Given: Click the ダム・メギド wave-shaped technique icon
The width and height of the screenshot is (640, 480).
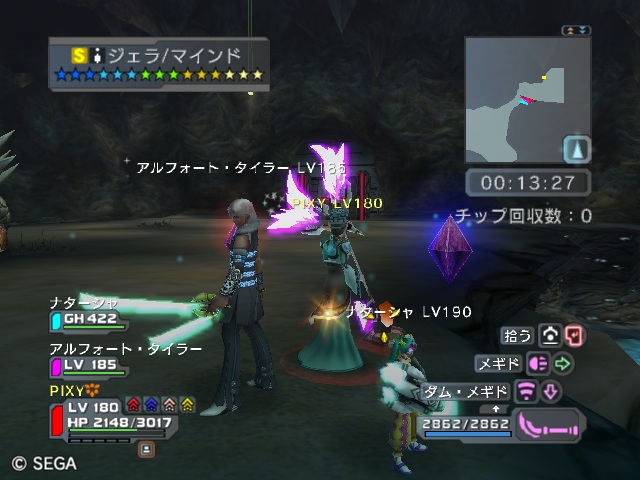Looking at the screenshot, I should pyautogui.click(x=526, y=390).
